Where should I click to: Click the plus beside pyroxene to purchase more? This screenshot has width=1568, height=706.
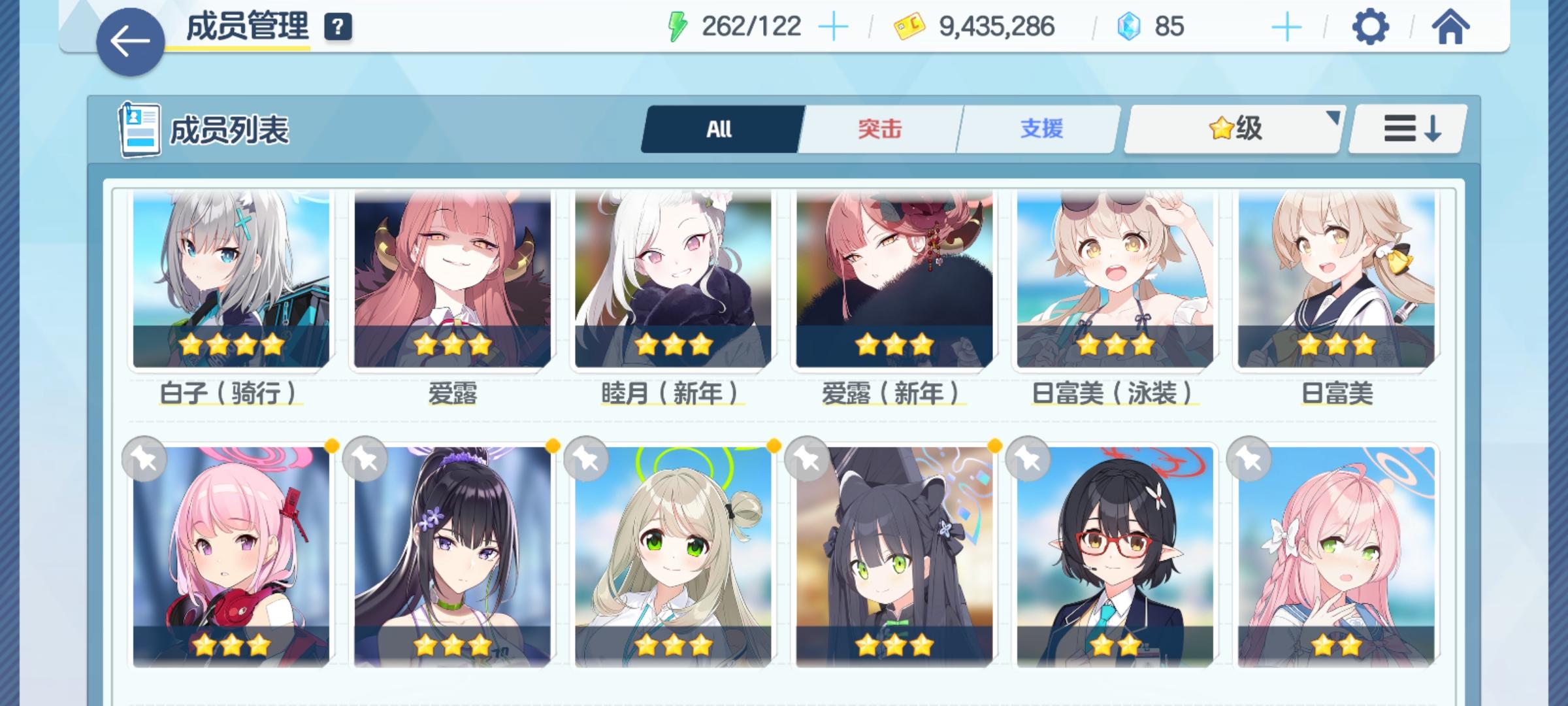tap(1286, 26)
